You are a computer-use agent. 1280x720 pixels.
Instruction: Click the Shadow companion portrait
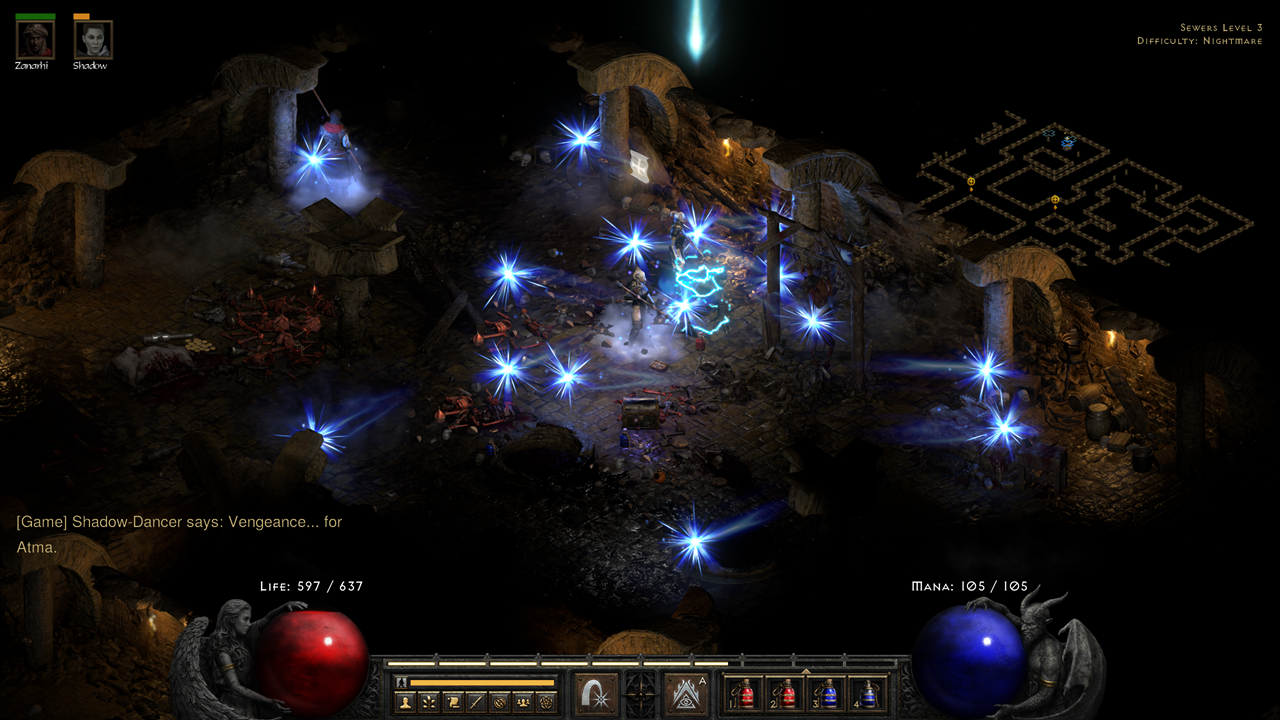click(x=93, y=40)
